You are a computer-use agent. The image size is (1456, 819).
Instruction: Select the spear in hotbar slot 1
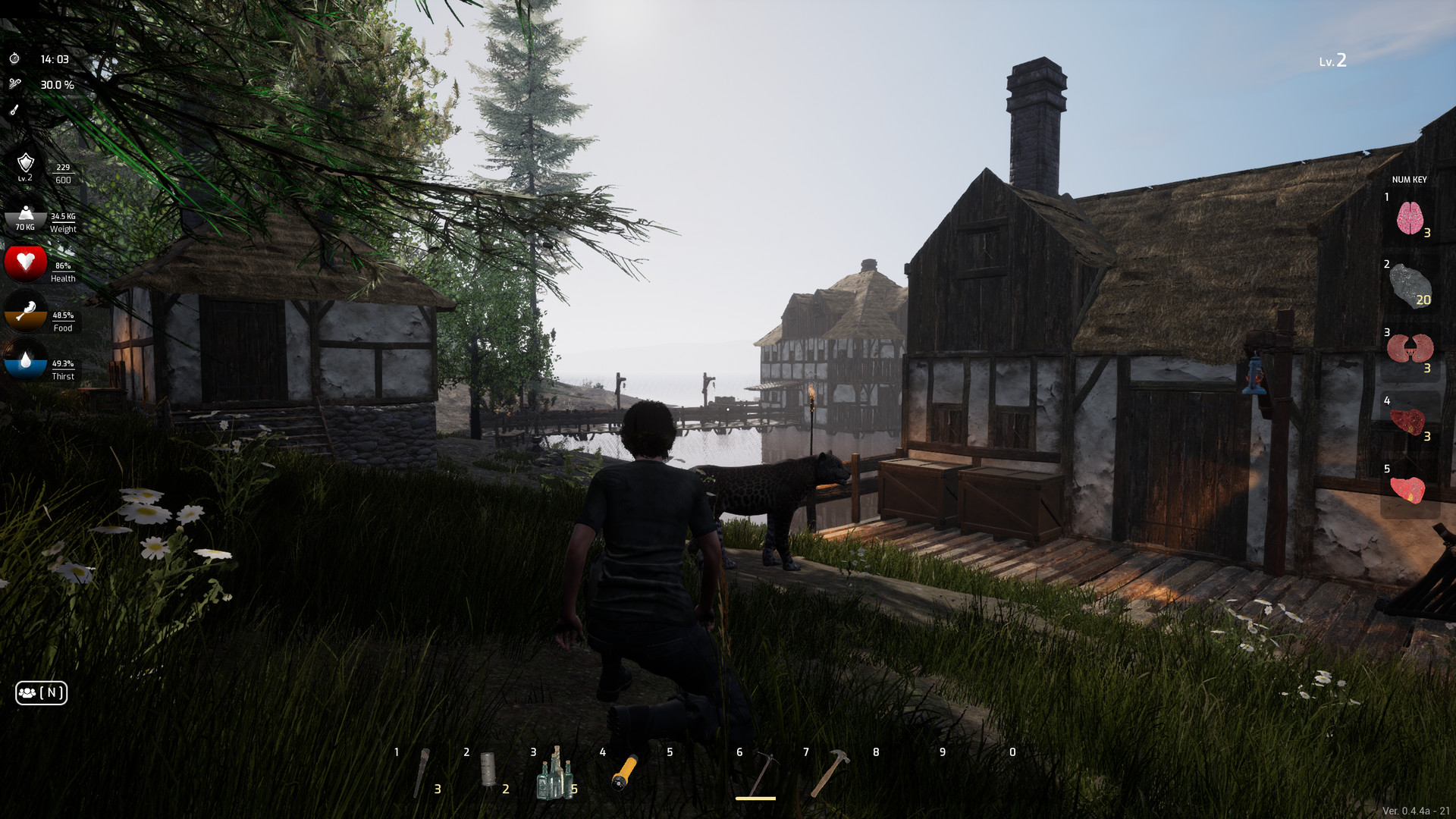(423, 775)
